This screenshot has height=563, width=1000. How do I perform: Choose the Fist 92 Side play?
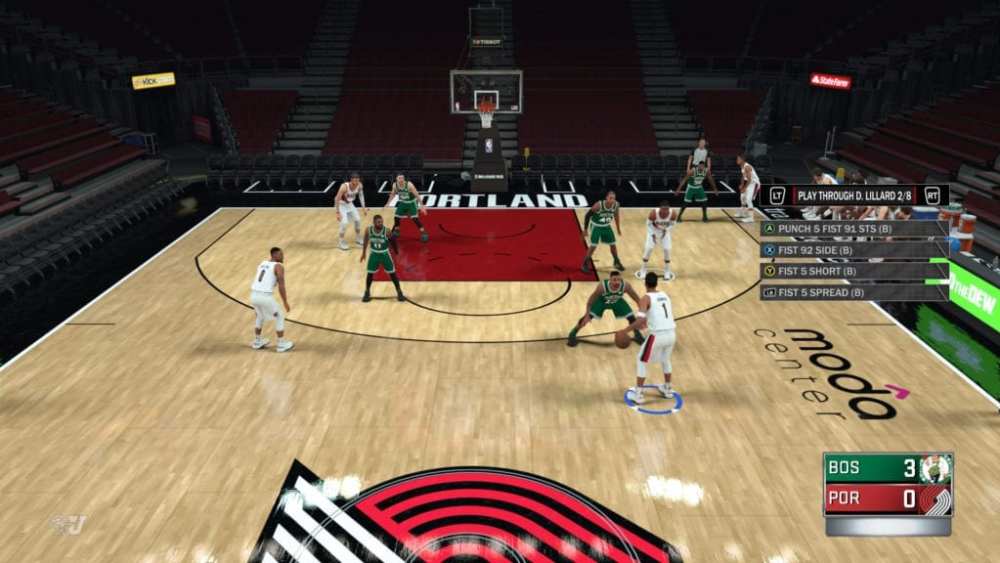click(854, 250)
